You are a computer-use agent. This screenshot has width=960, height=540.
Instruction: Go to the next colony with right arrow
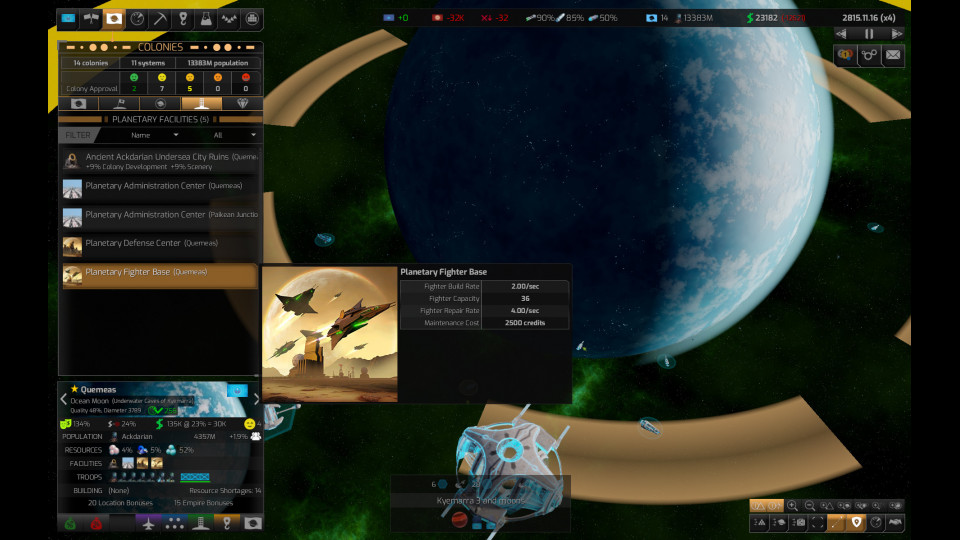click(256, 398)
